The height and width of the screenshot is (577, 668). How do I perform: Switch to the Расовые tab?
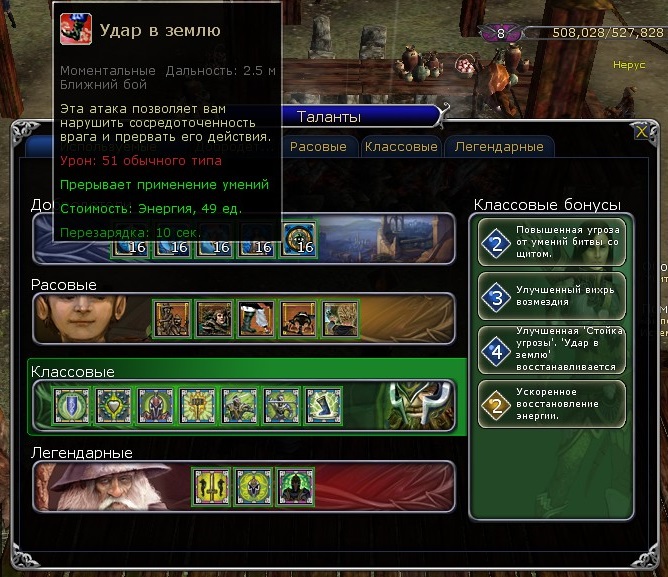[x=318, y=146]
